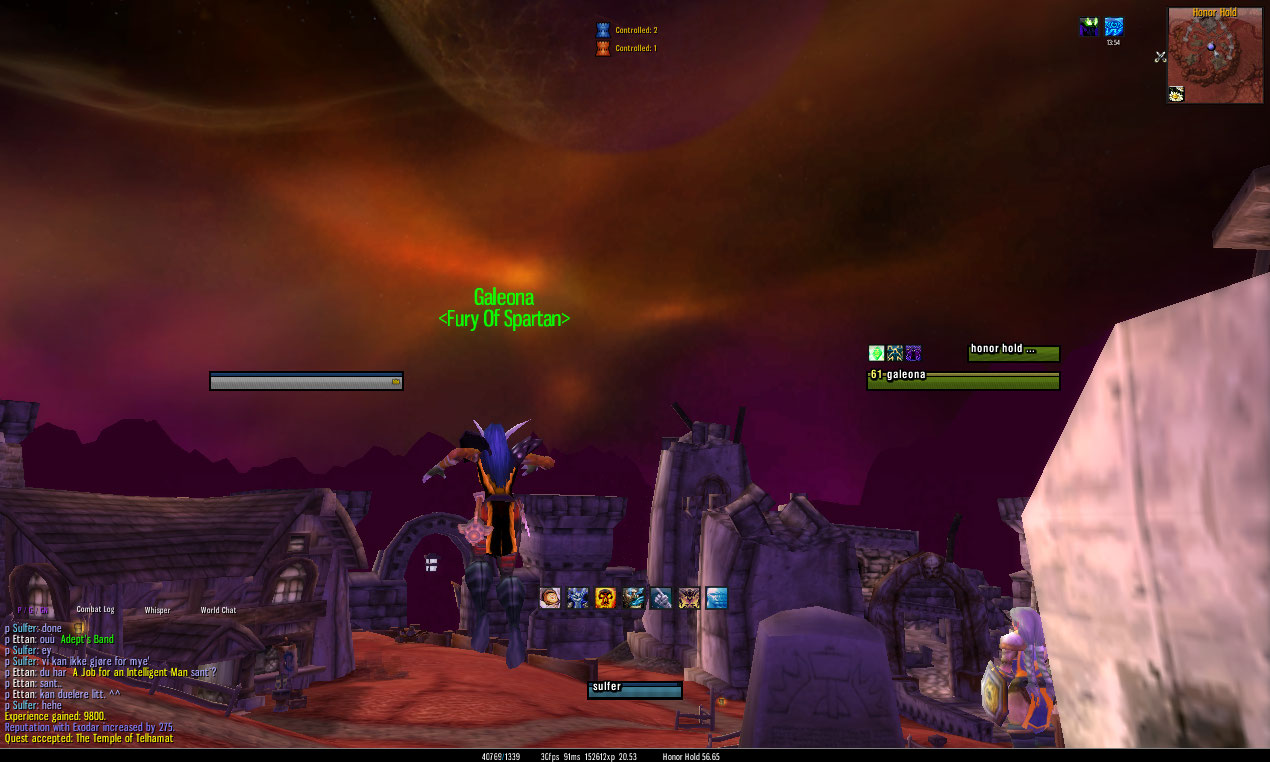Use the pointing hand ability icon

[x=661, y=598]
